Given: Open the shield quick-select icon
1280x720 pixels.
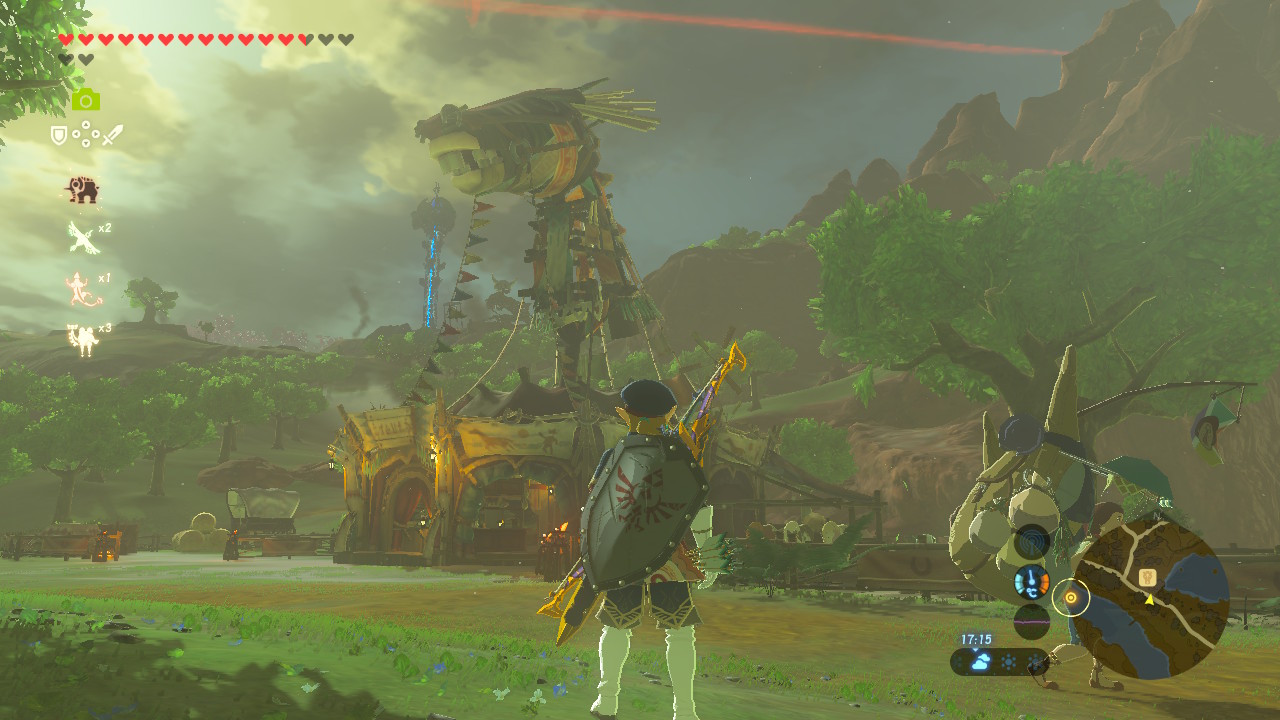Looking at the screenshot, I should click(59, 135).
